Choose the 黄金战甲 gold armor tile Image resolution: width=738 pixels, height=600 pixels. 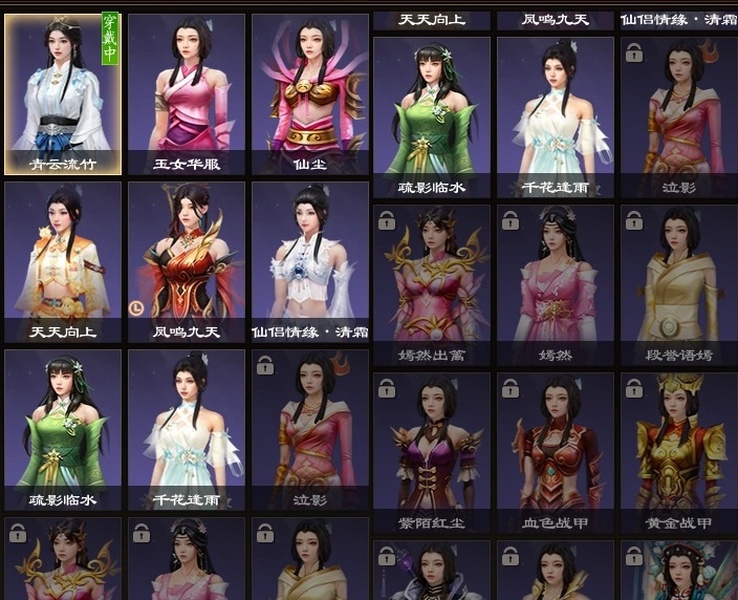[x=678, y=451]
